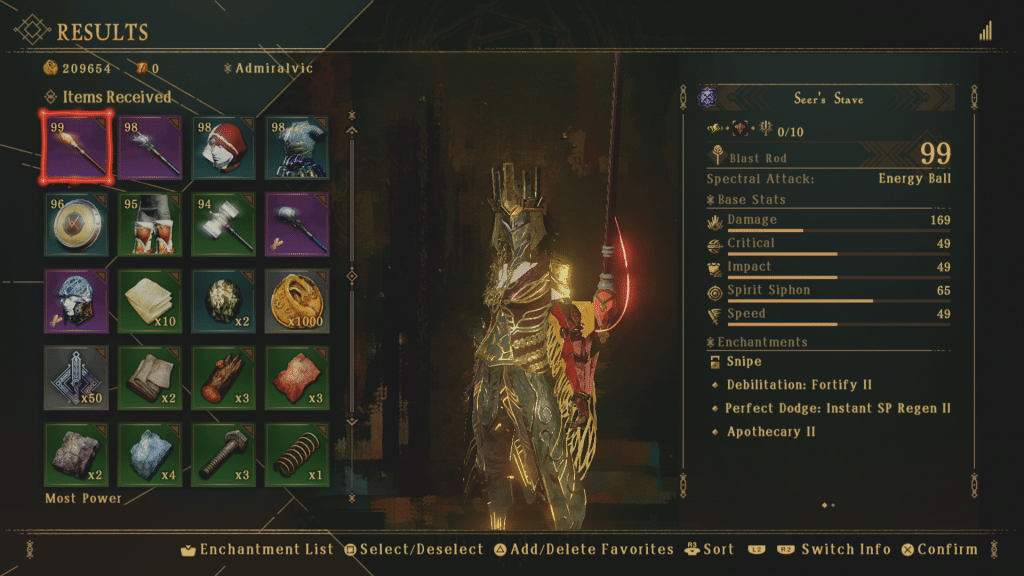This screenshot has width=1024, height=576.
Task: Select the wooden log x3 item
Action: click(223, 377)
